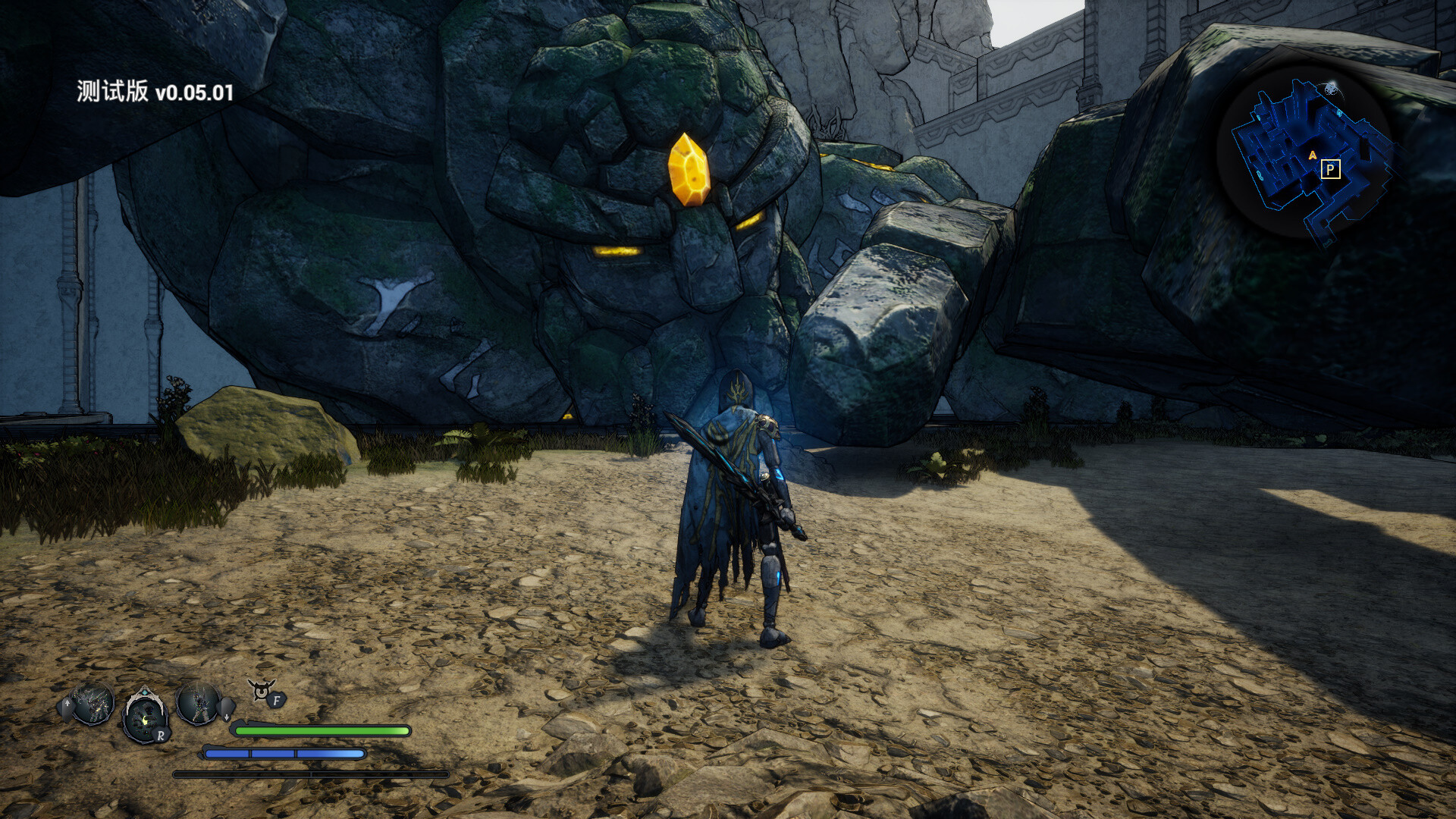Select the right weapon skill icon
Viewport: 1456px width, 819px height.
click(x=199, y=703)
